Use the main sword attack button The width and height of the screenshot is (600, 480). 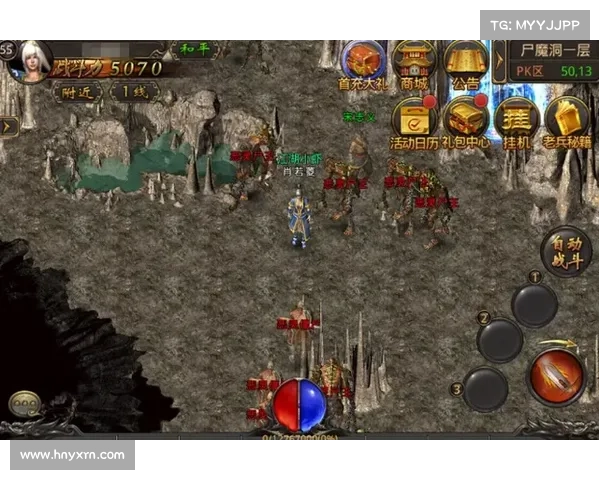point(555,377)
